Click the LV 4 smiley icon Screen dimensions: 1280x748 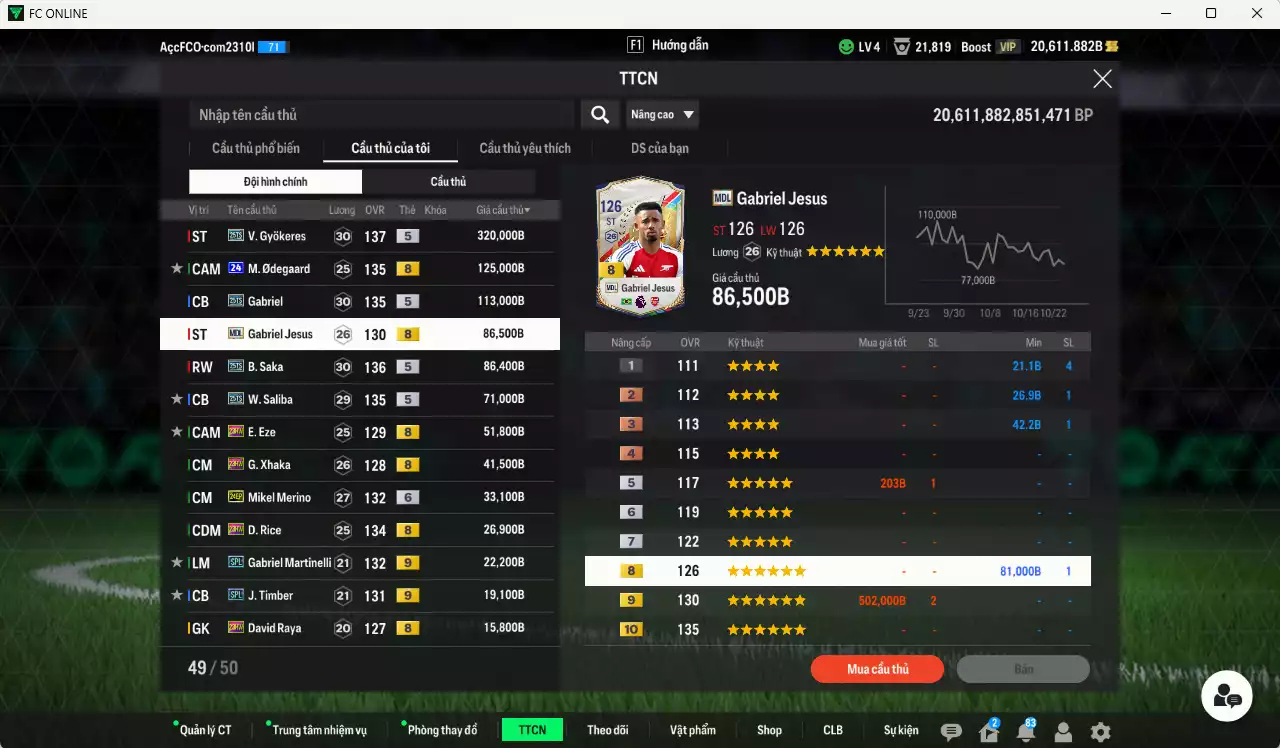click(849, 46)
